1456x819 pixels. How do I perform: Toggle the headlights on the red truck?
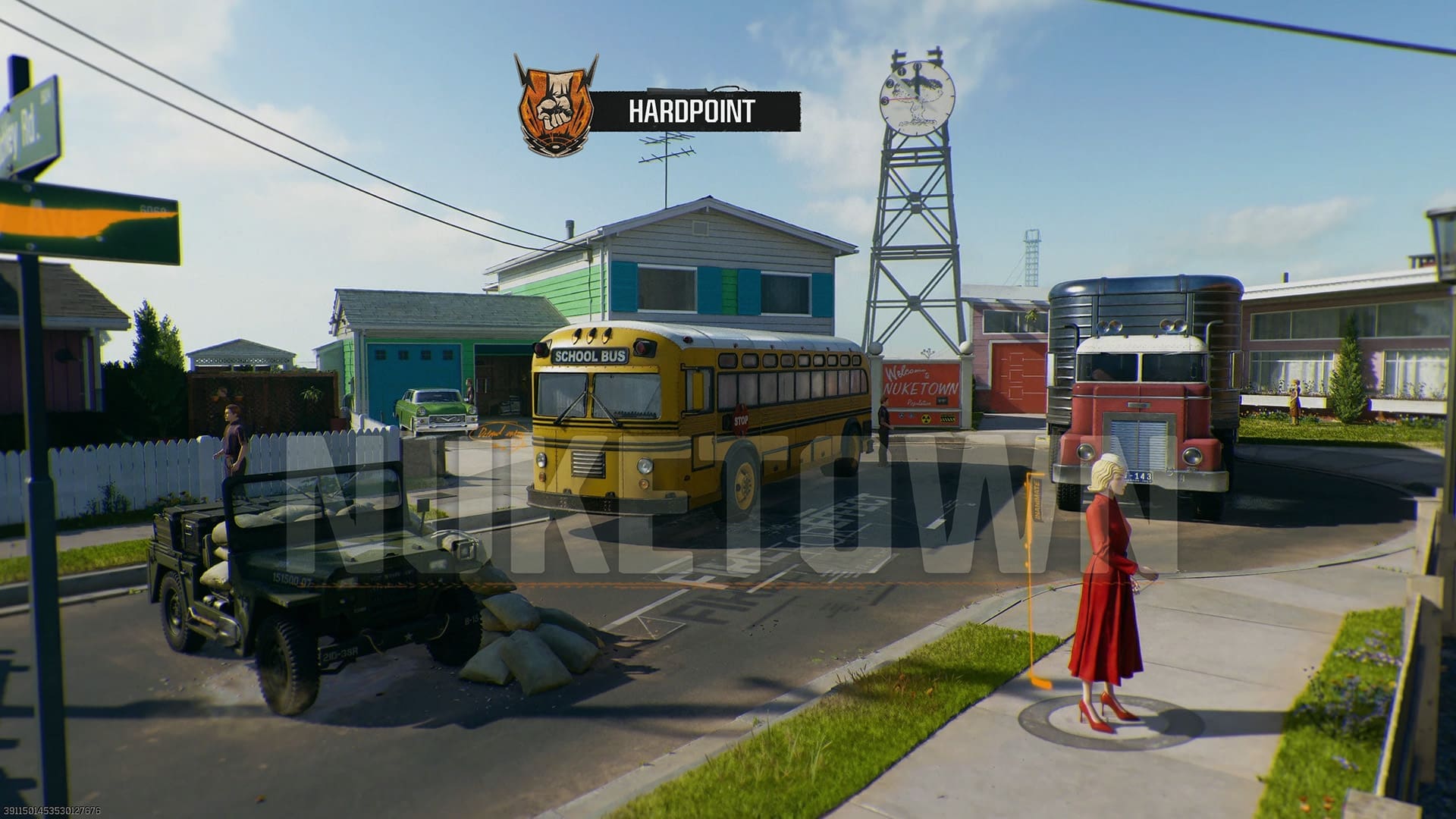(1193, 457)
